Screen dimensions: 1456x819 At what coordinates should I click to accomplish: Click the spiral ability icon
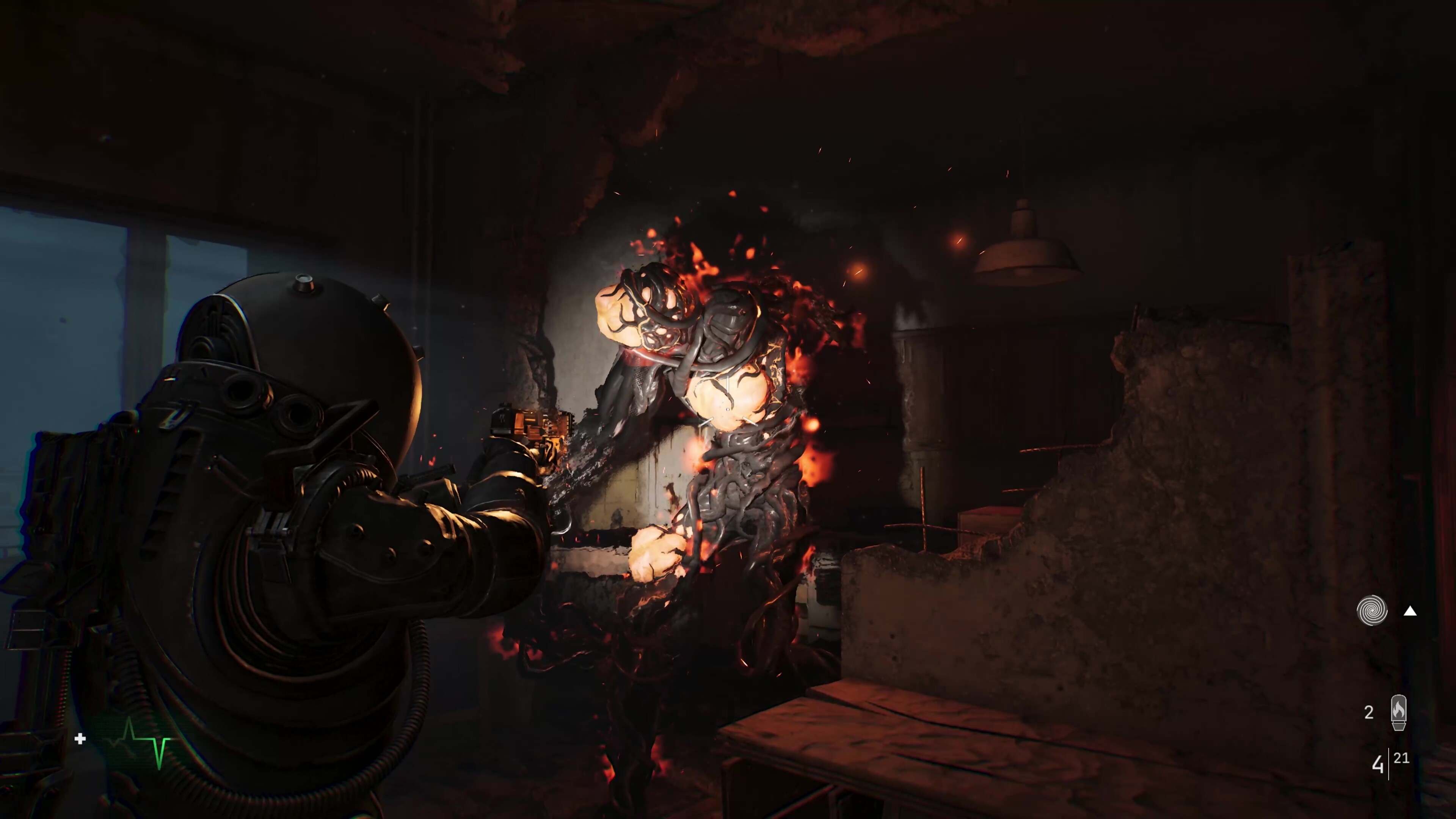point(1372,610)
